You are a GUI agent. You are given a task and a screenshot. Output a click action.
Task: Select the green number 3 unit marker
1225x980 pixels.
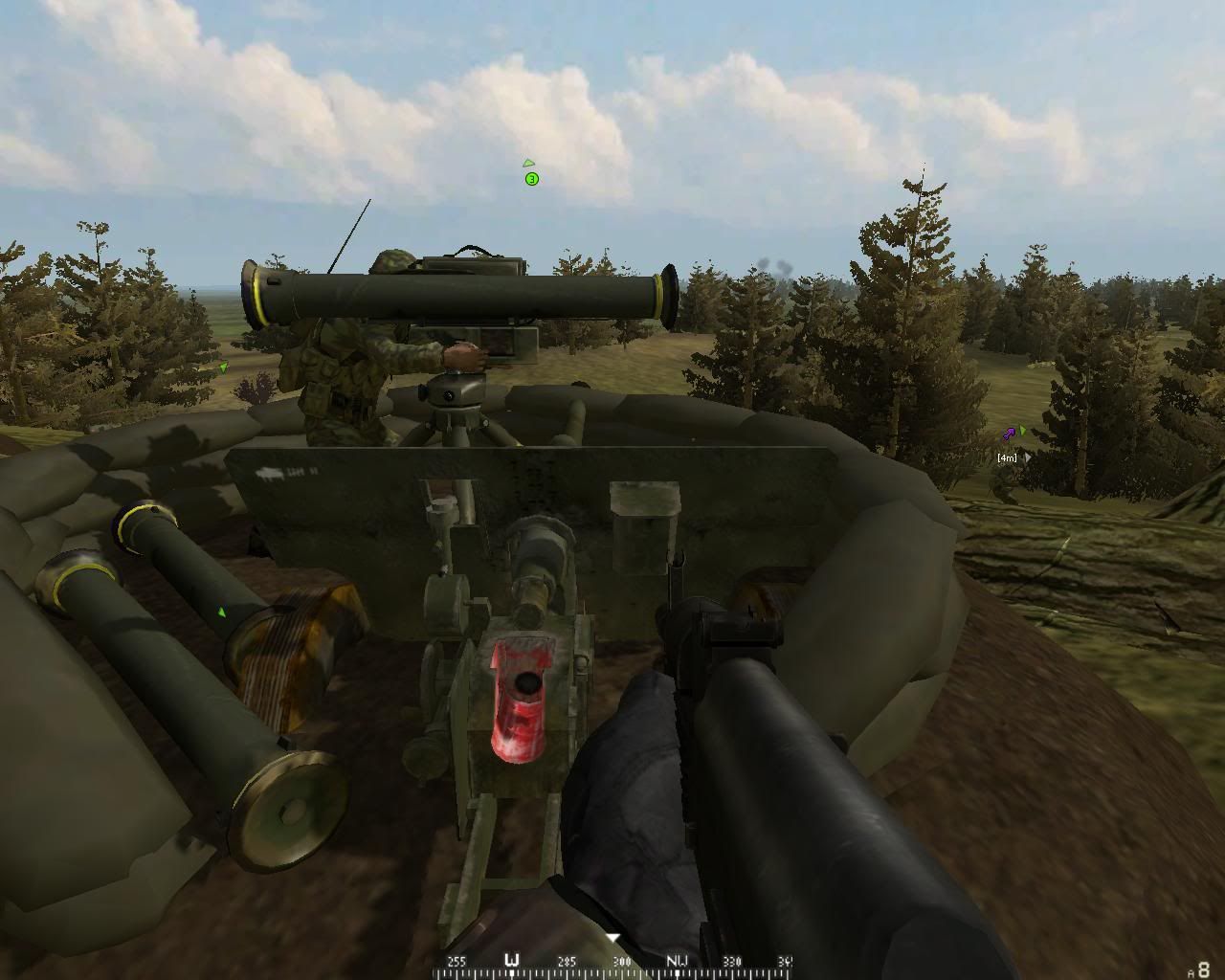tap(532, 178)
